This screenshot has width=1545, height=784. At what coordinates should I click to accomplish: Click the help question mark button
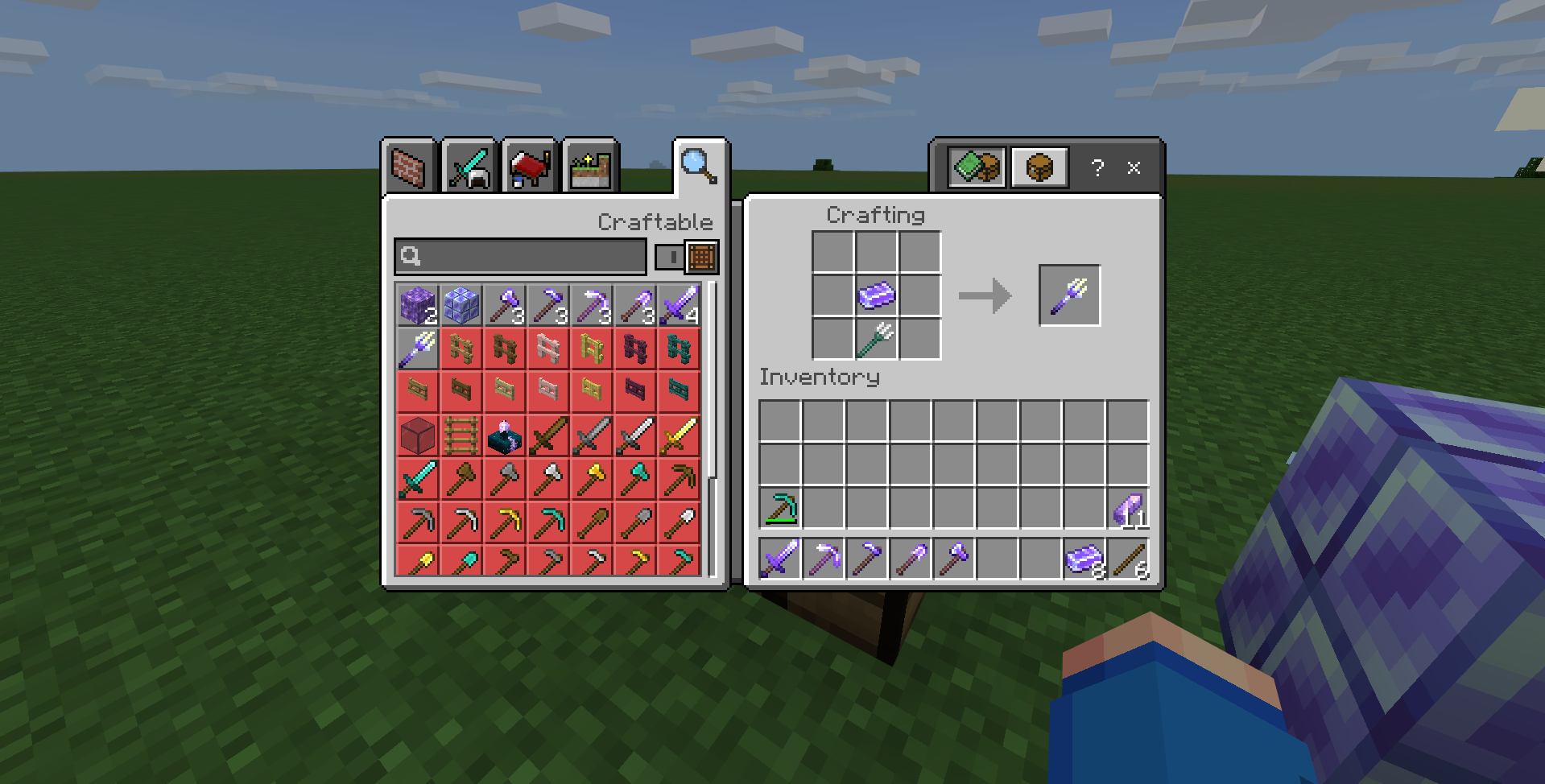[1097, 168]
